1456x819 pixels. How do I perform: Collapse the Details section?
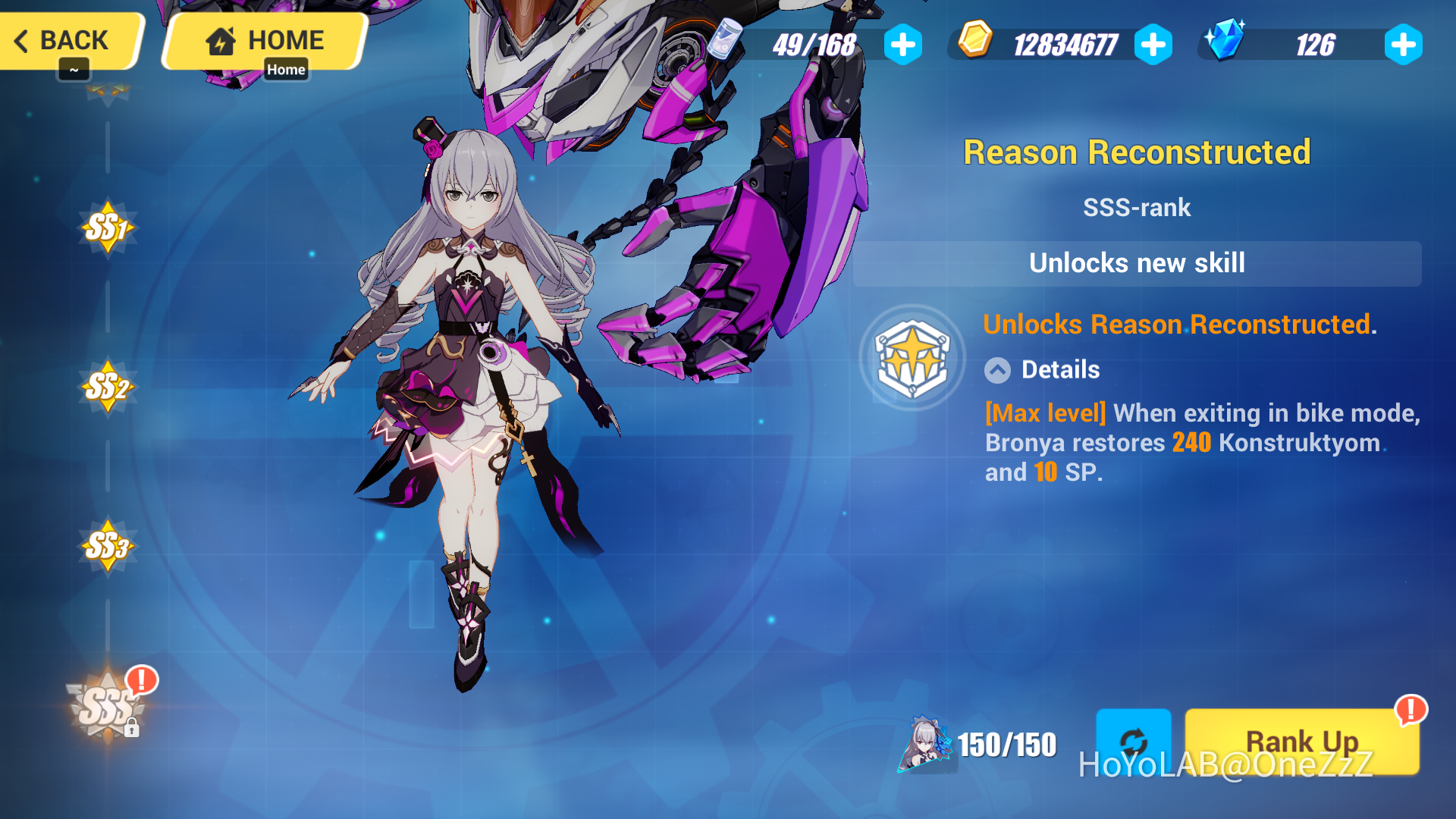[x=996, y=370]
